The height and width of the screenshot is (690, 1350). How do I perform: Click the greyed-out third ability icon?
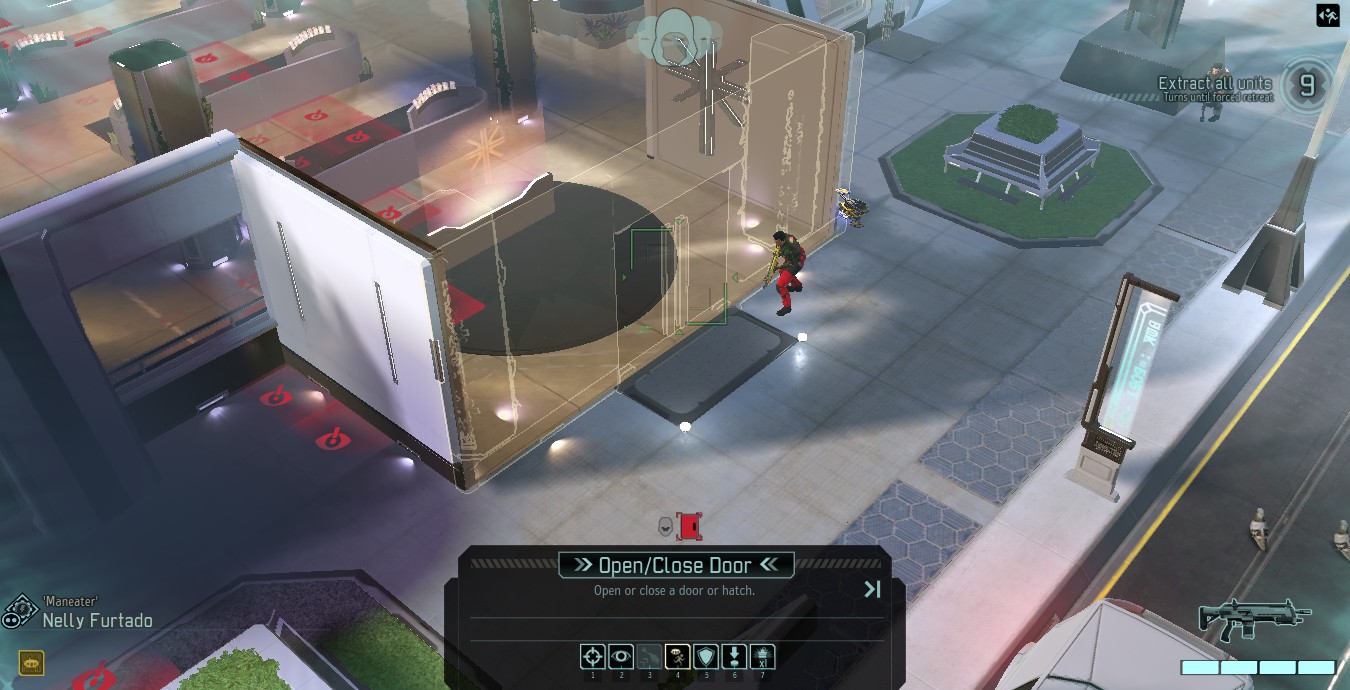point(649,656)
